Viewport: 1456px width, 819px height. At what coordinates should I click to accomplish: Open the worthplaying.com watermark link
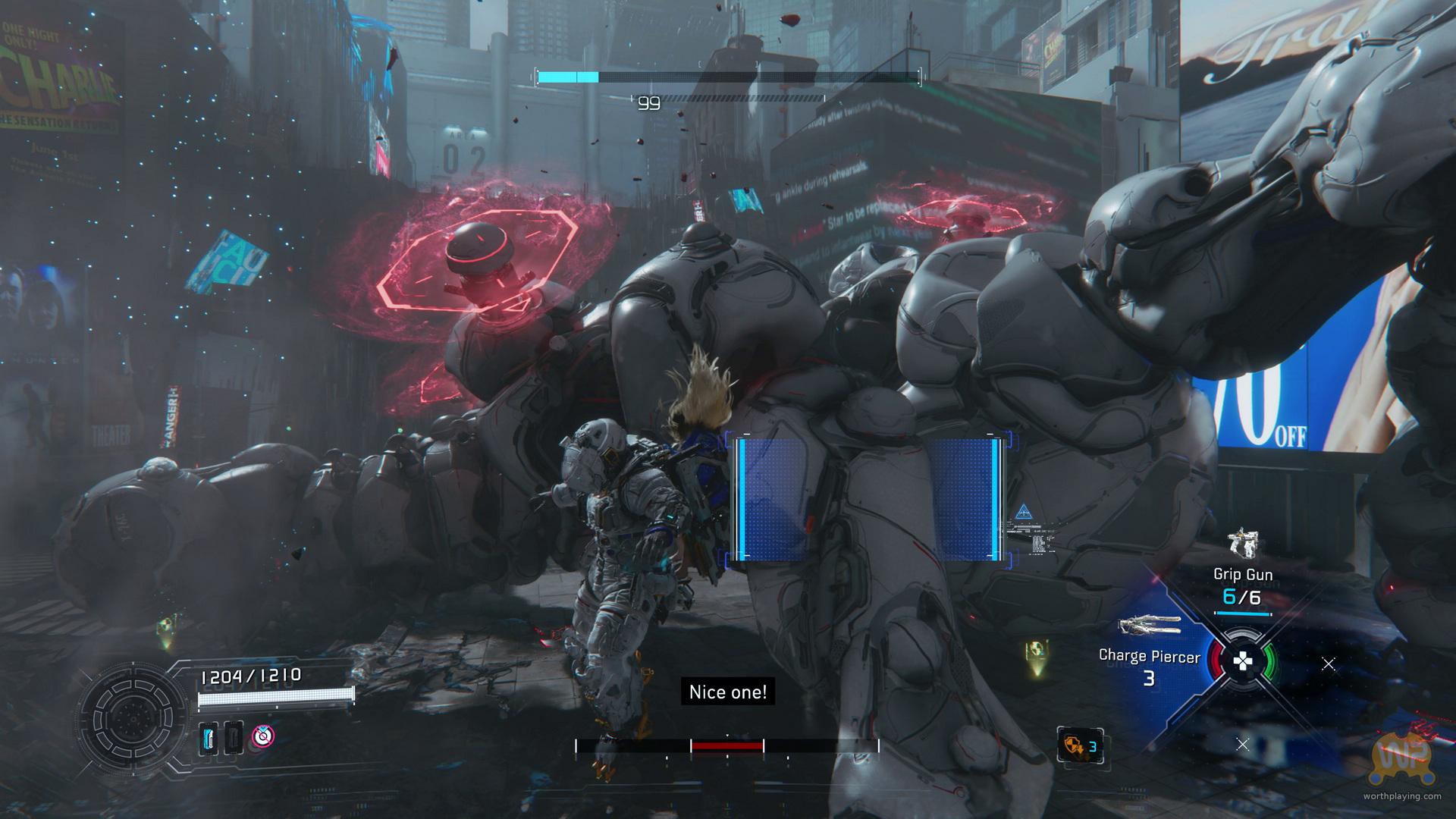pos(1401,795)
